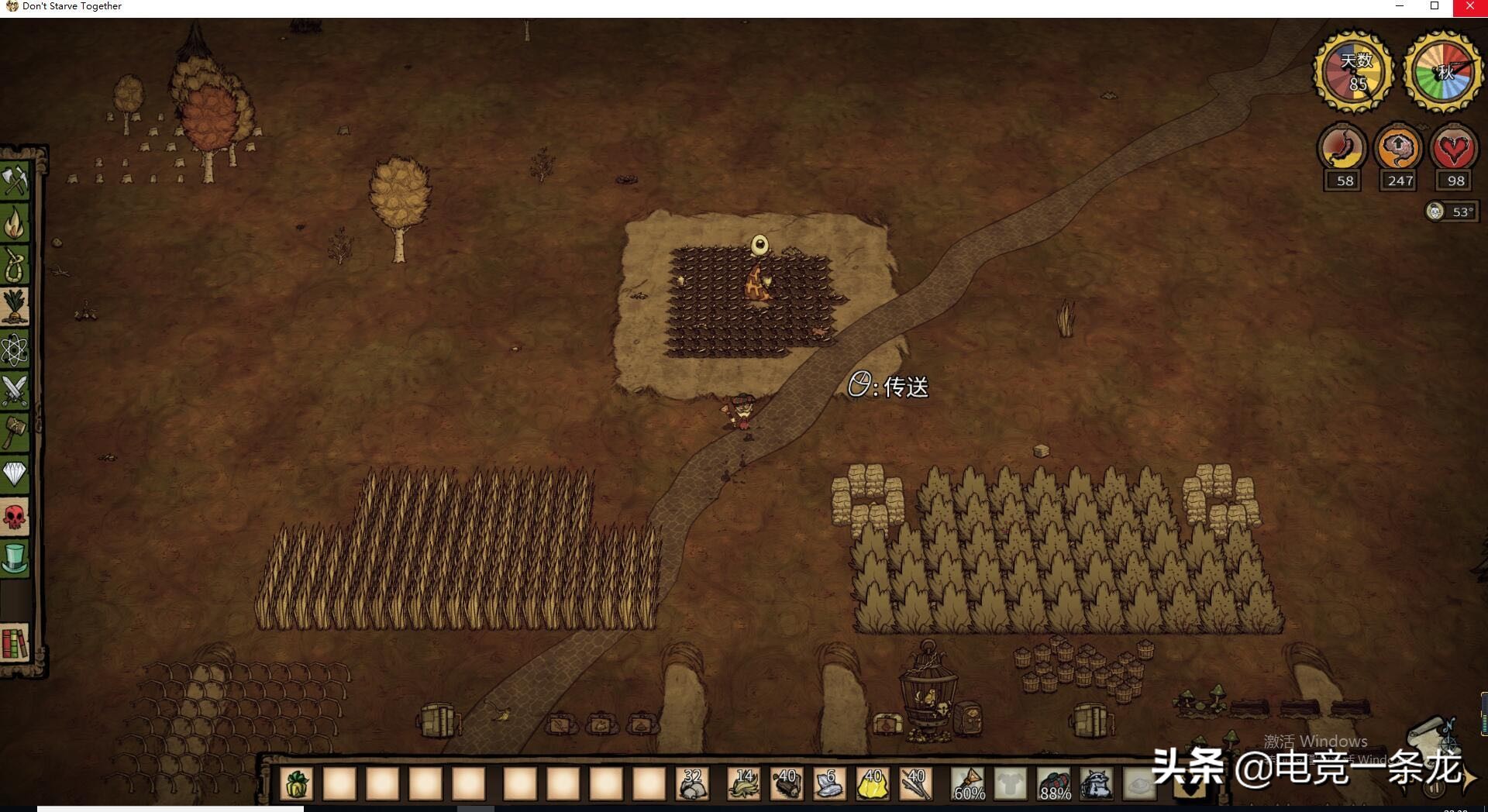Pick up the stack of 32 rocks
Image resolution: width=1488 pixels, height=812 pixels.
click(x=692, y=784)
